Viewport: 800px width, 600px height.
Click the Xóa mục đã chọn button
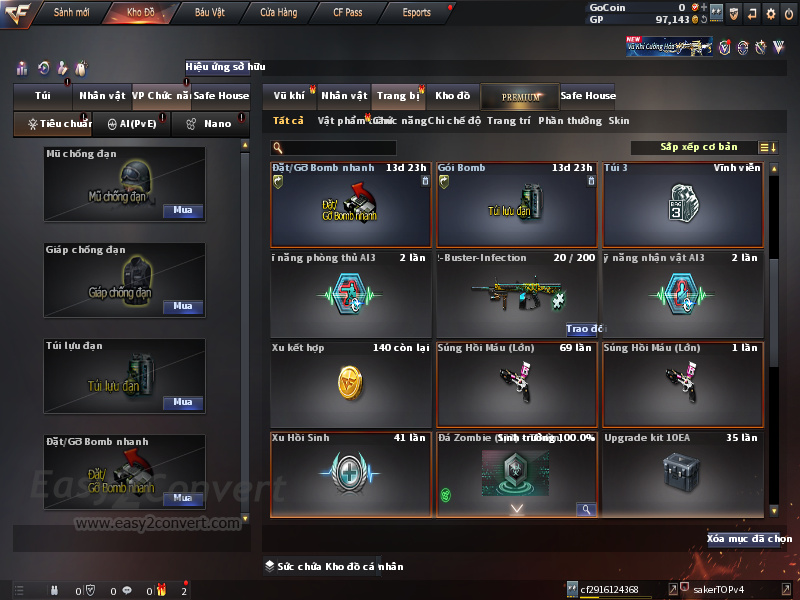pyautogui.click(x=749, y=539)
